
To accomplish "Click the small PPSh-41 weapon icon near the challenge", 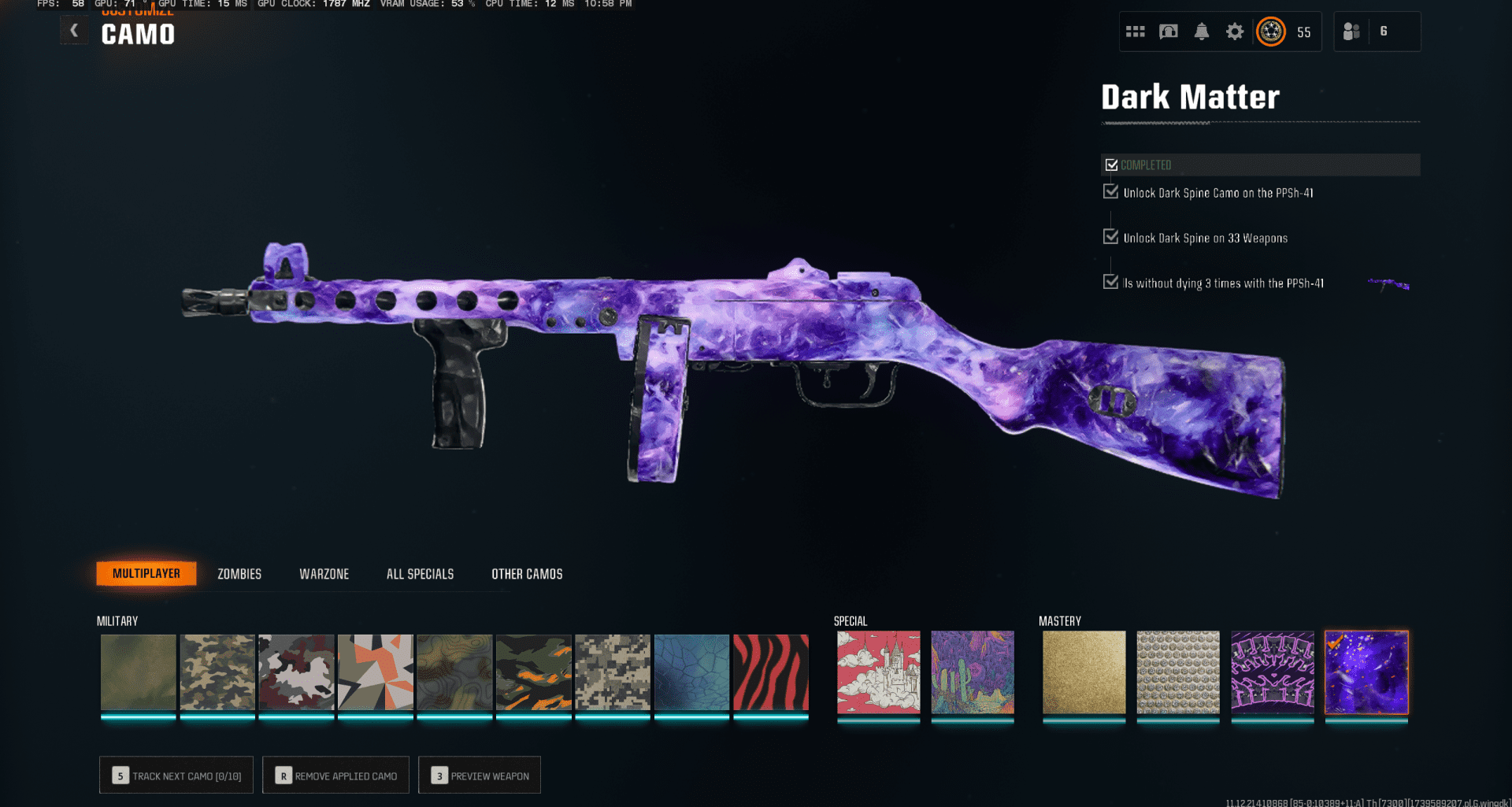I will [1388, 284].
